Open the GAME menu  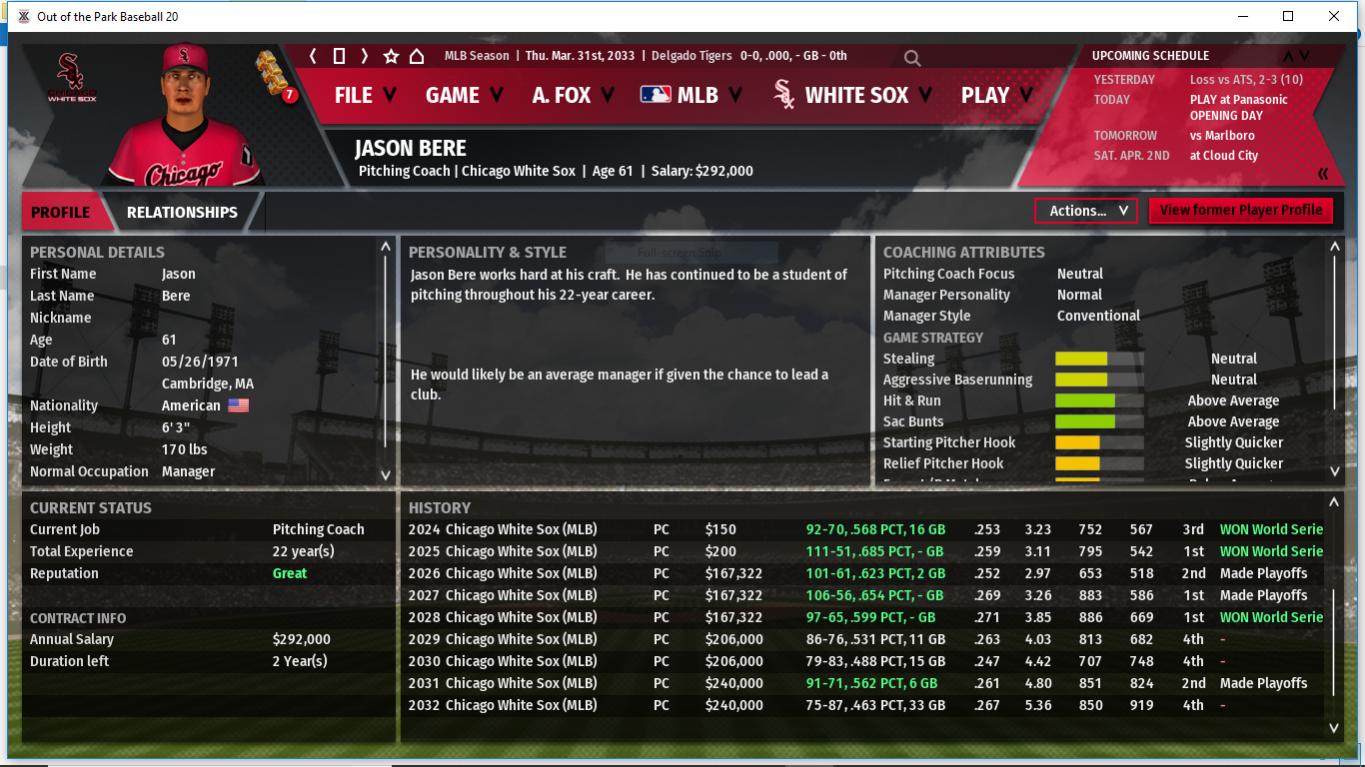pyautogui.click(x=464, y=95)
